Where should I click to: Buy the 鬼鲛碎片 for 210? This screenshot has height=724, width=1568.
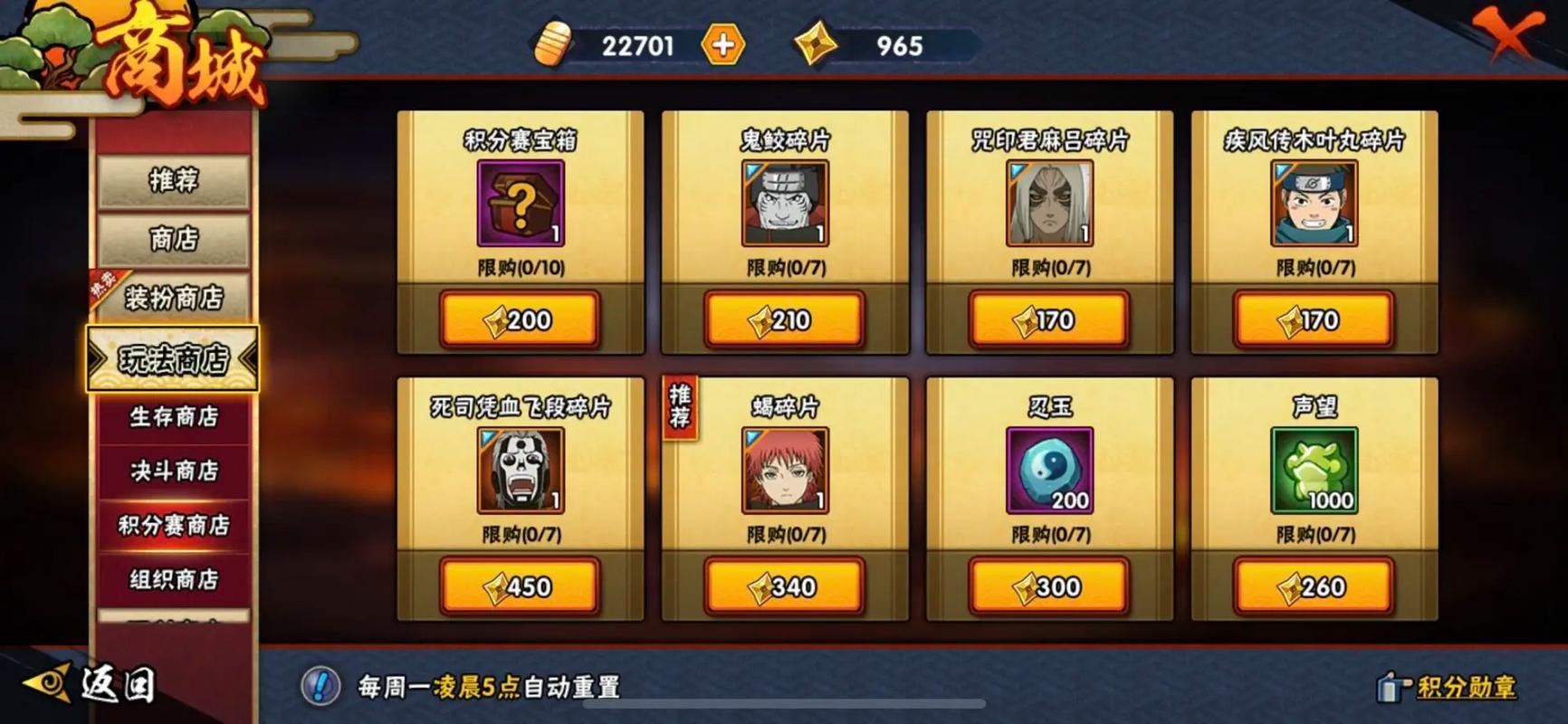(784, 319)
